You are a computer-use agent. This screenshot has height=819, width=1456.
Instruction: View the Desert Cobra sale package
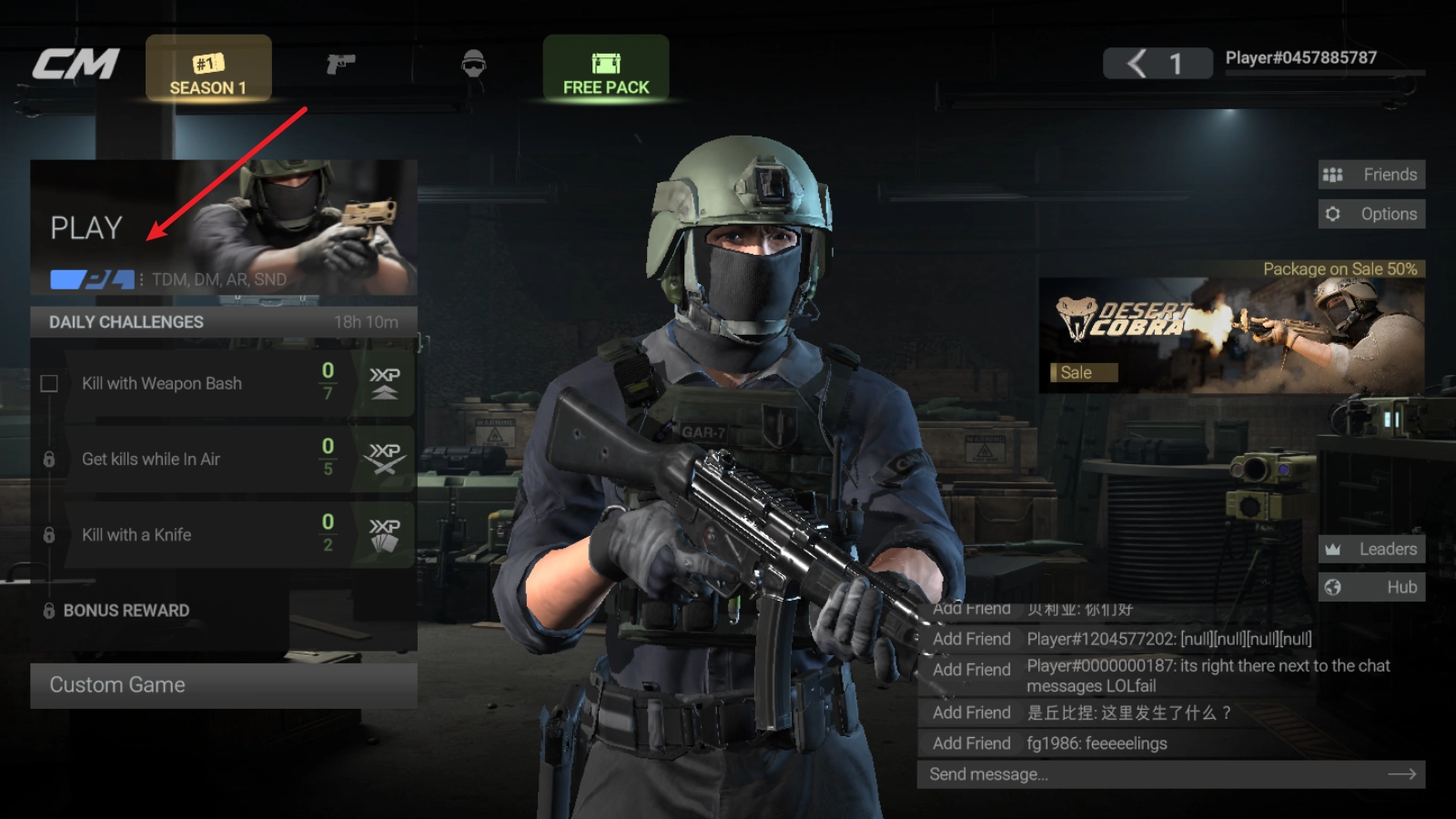pos(1231,335)
